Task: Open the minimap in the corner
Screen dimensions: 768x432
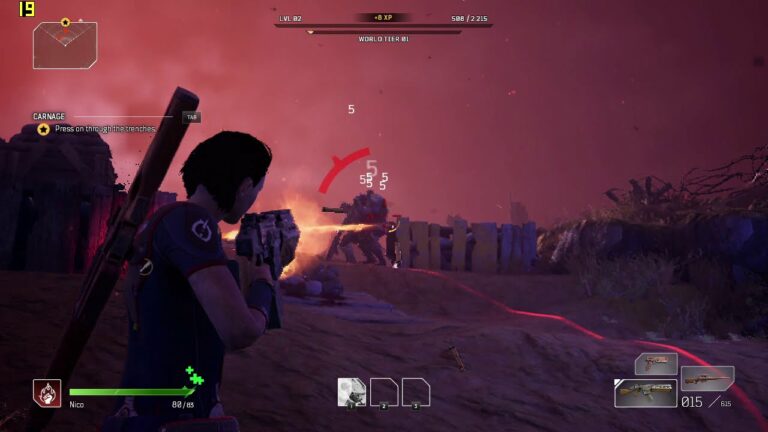Action: (x=65, y=45)
